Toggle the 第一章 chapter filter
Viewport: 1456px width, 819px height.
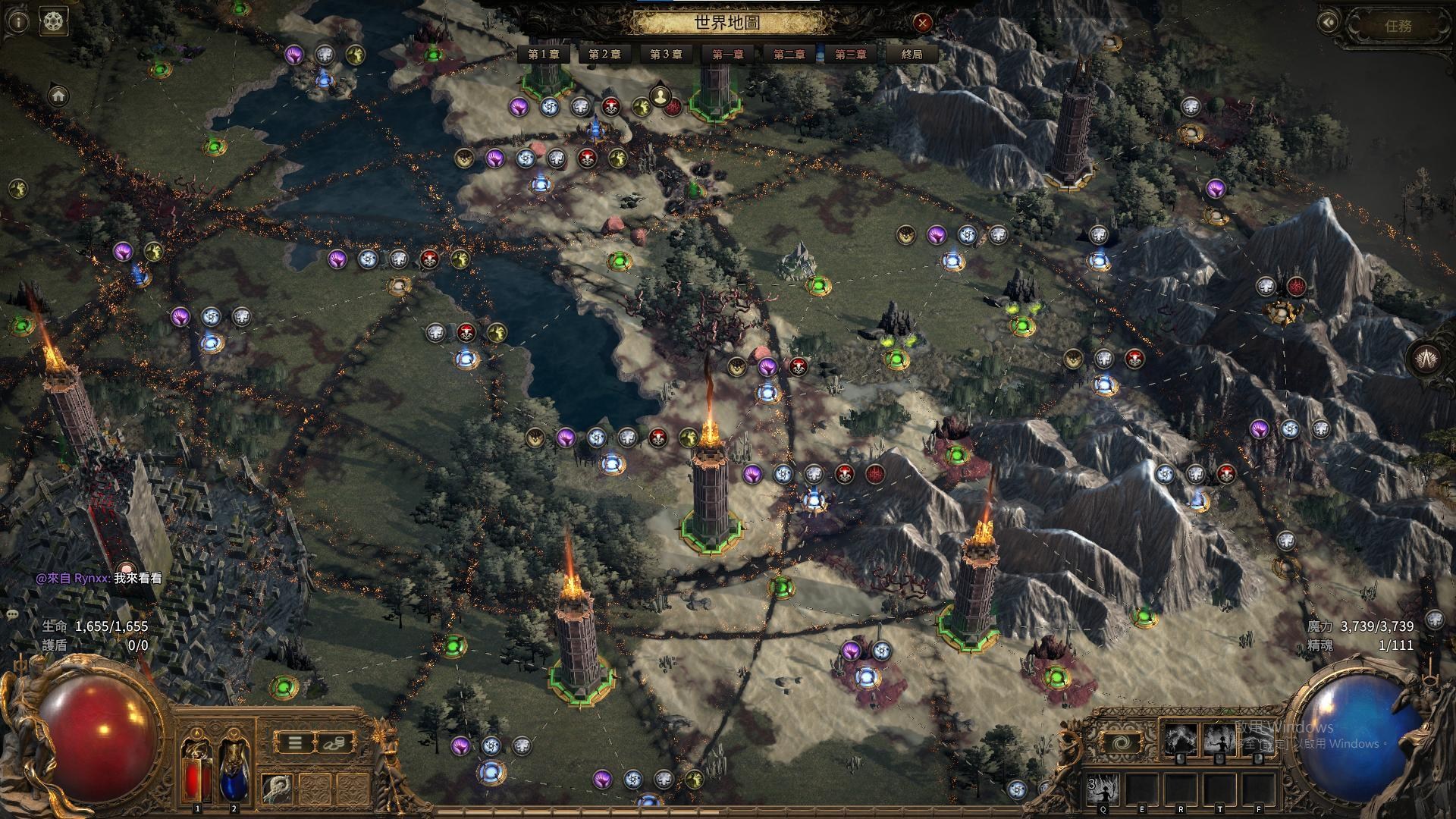tap(727, 54)
